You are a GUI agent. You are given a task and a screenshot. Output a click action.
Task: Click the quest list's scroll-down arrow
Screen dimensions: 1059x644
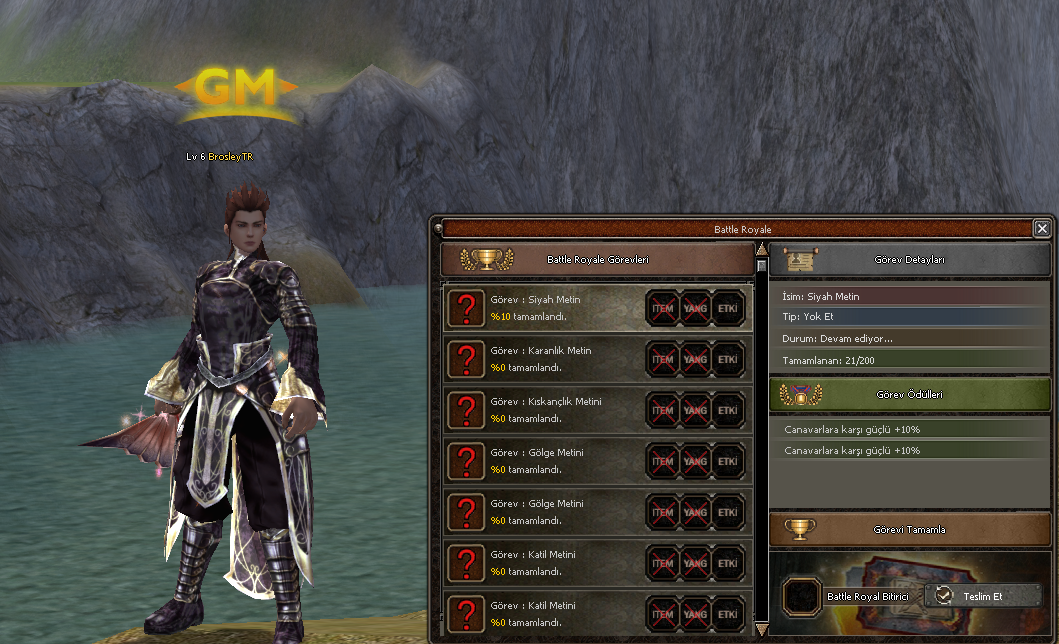click(761, 630)
